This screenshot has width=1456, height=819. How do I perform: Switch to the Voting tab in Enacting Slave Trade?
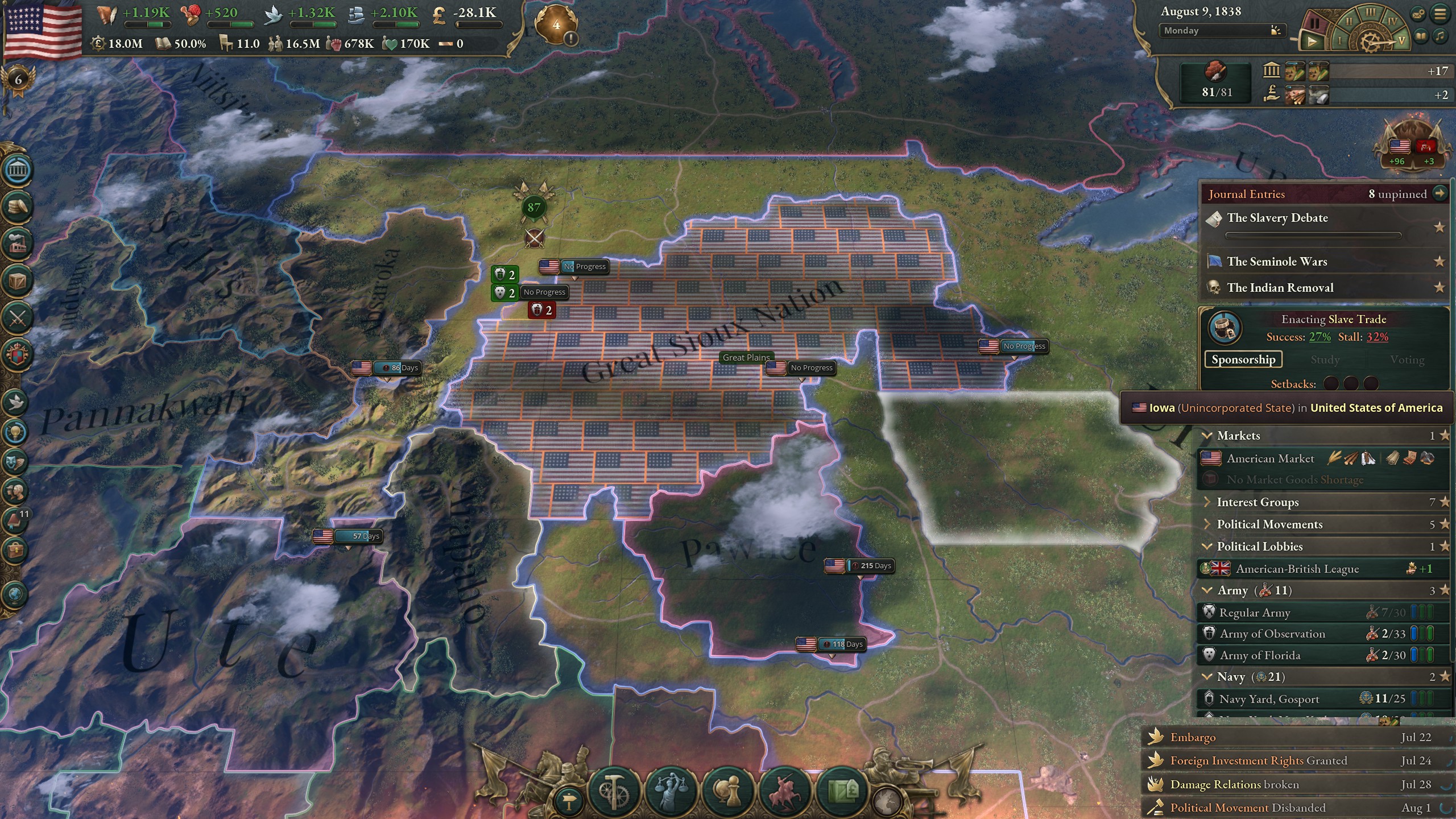[x=1408, y=359]
